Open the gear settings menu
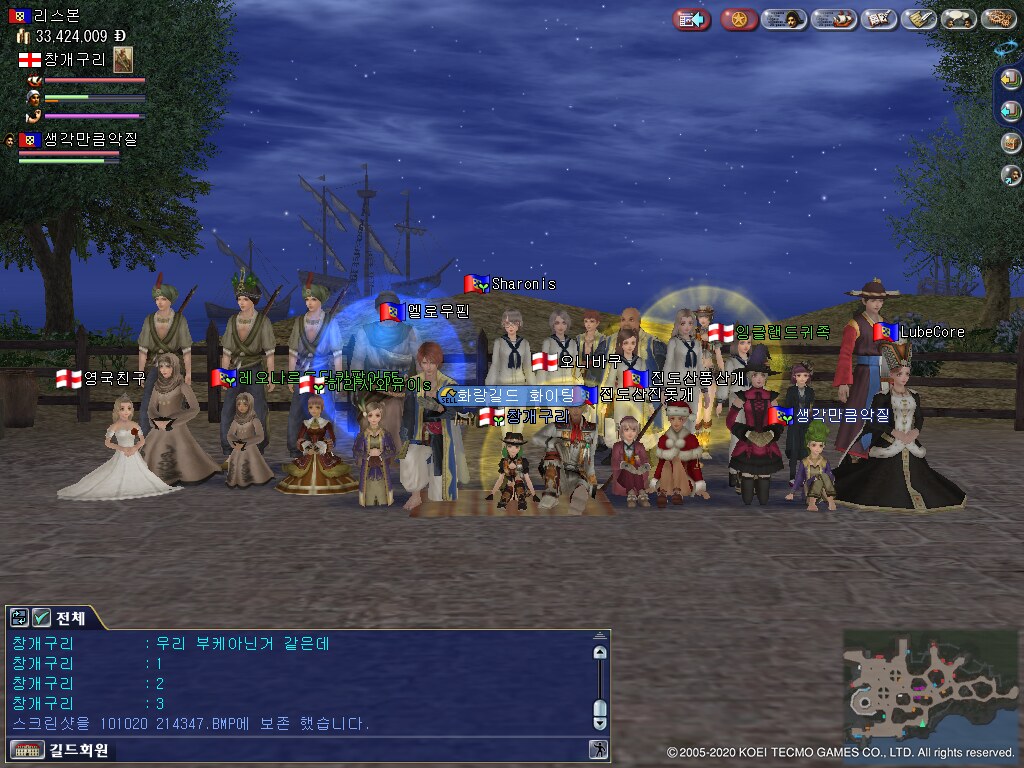 pos(998,19)
